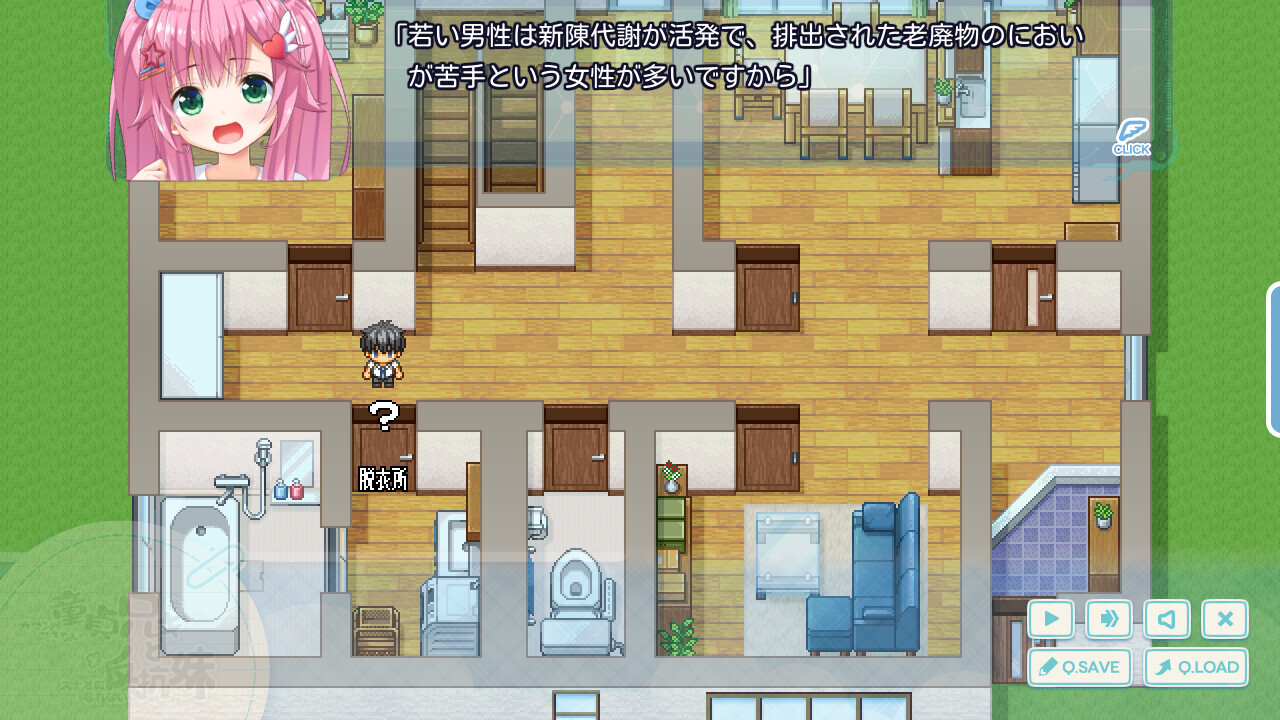
Task: Click the question mark bubble above the door
Action: point(383,413)
